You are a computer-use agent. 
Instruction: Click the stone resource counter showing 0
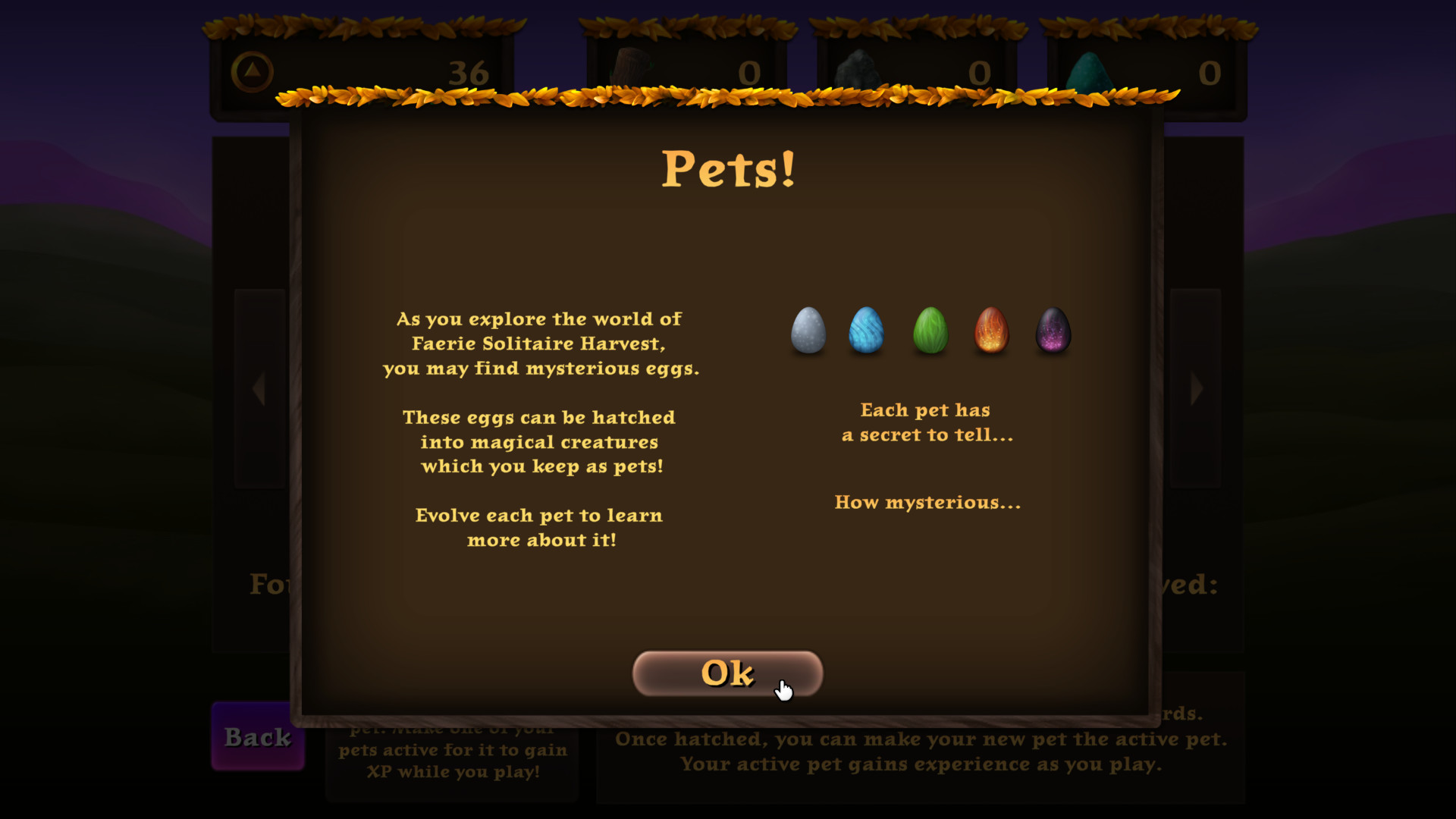tap(981, 74)
